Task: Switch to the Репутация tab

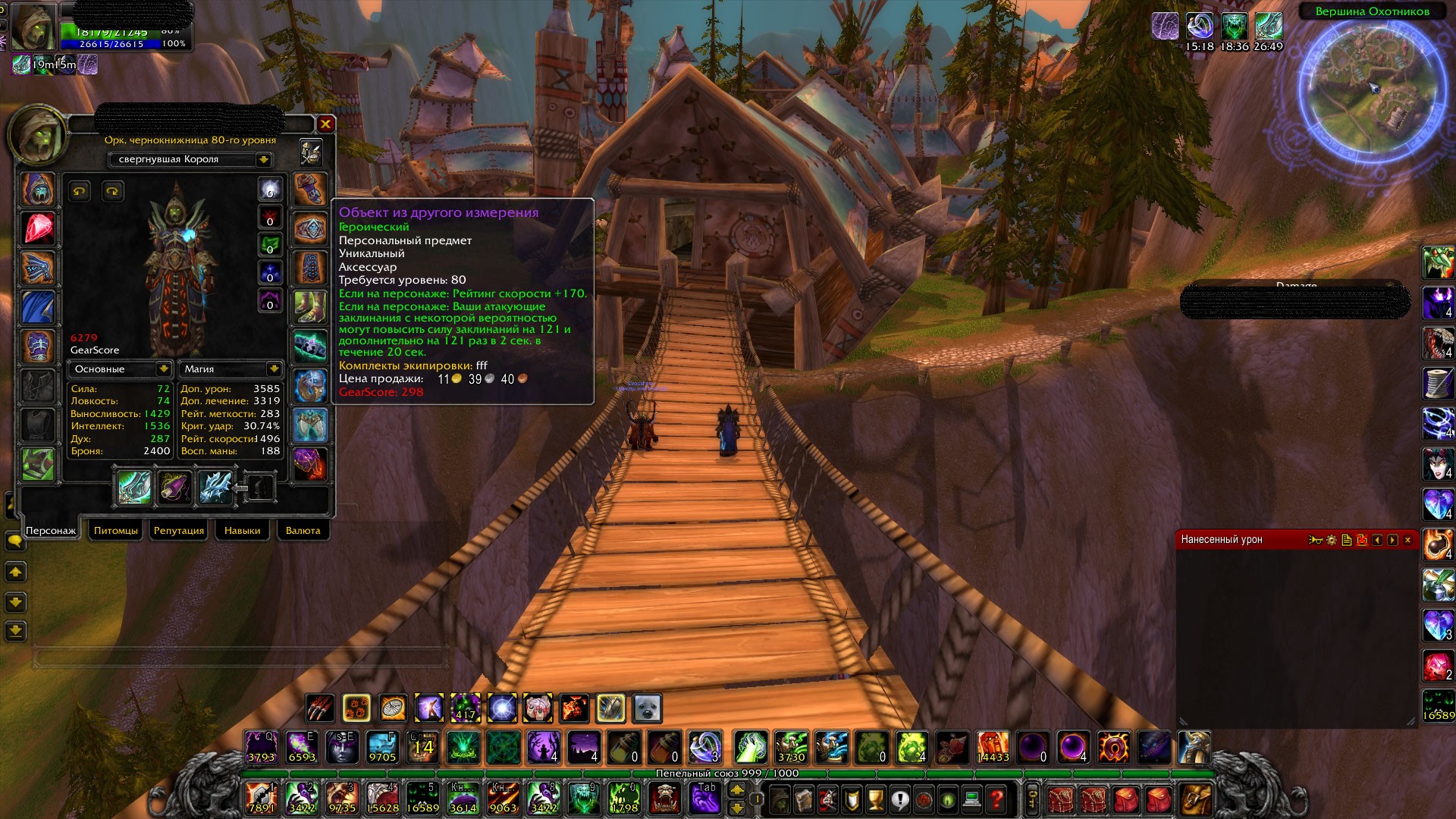Action: [179, 530]
